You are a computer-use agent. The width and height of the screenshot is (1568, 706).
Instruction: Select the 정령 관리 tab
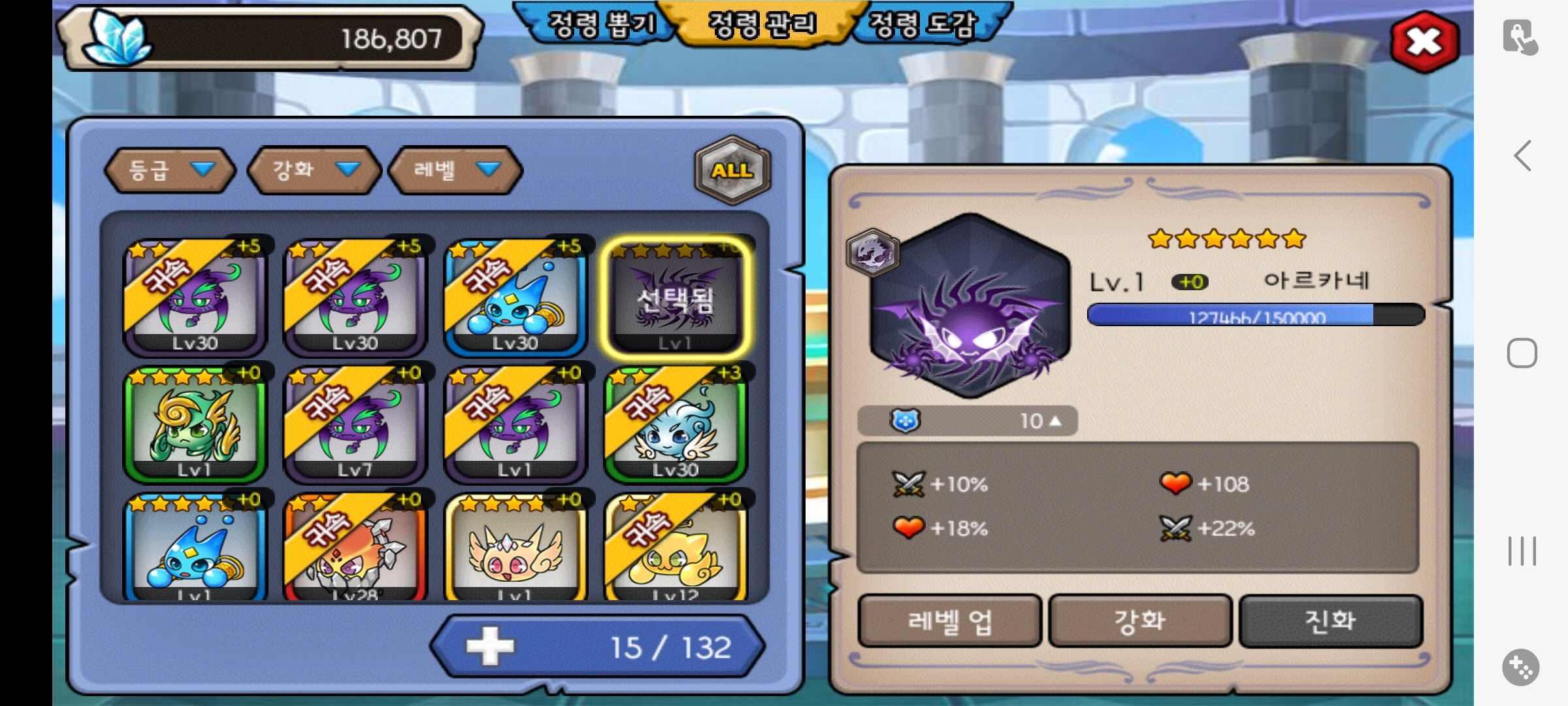[762, 25]
